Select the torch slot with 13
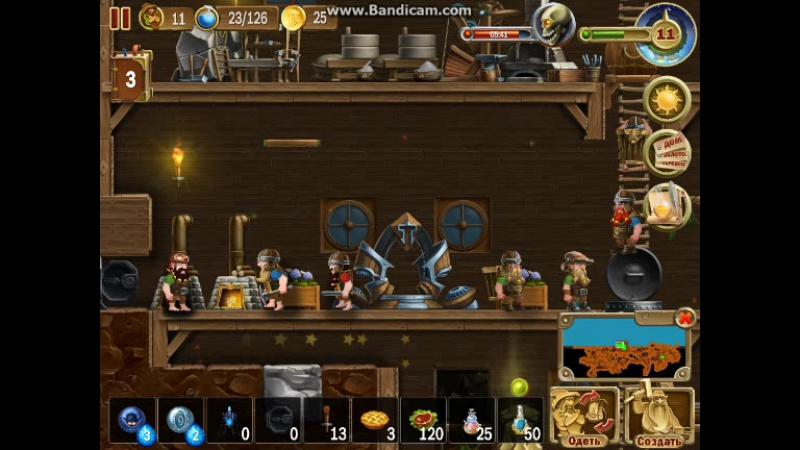Screen dimensions: 800x450 327,420
